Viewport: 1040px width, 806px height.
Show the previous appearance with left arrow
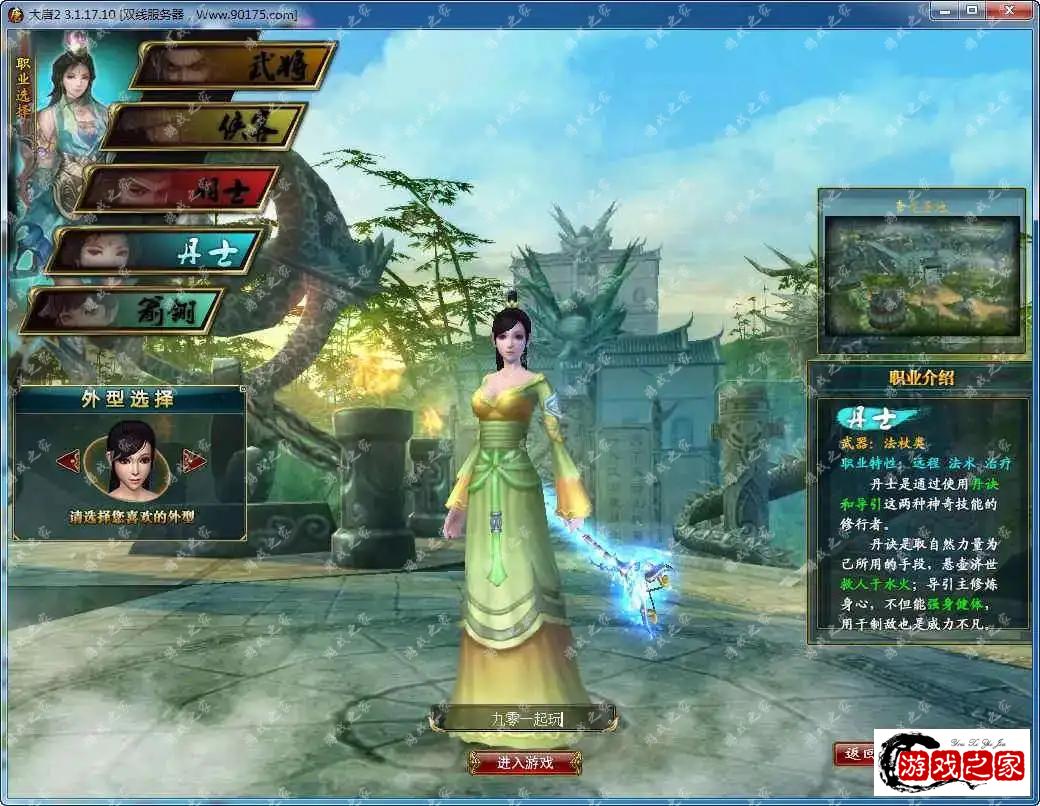[67, 461]
